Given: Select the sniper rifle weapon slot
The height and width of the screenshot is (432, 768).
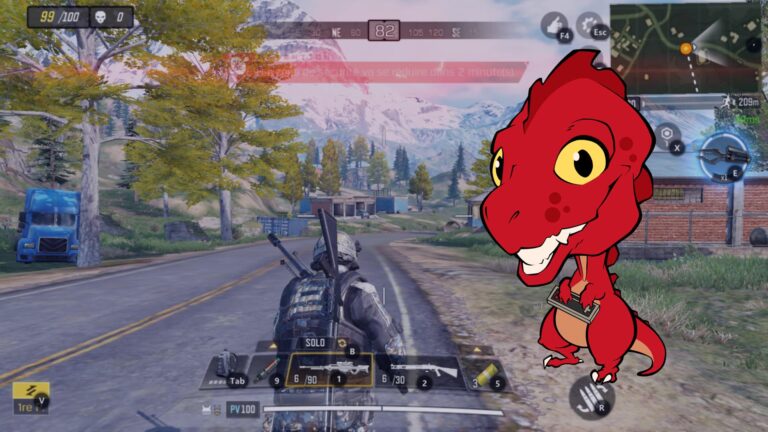Looking at the screenshot, I should (x=328, y=370).
